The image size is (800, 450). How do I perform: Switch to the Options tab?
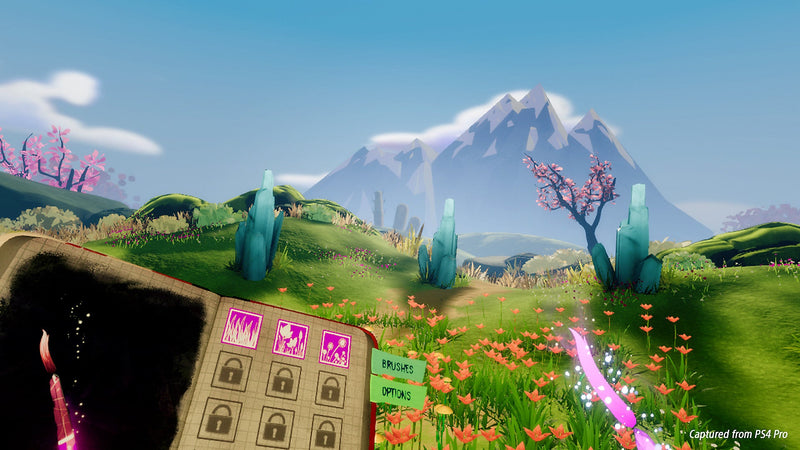(397, 392)
